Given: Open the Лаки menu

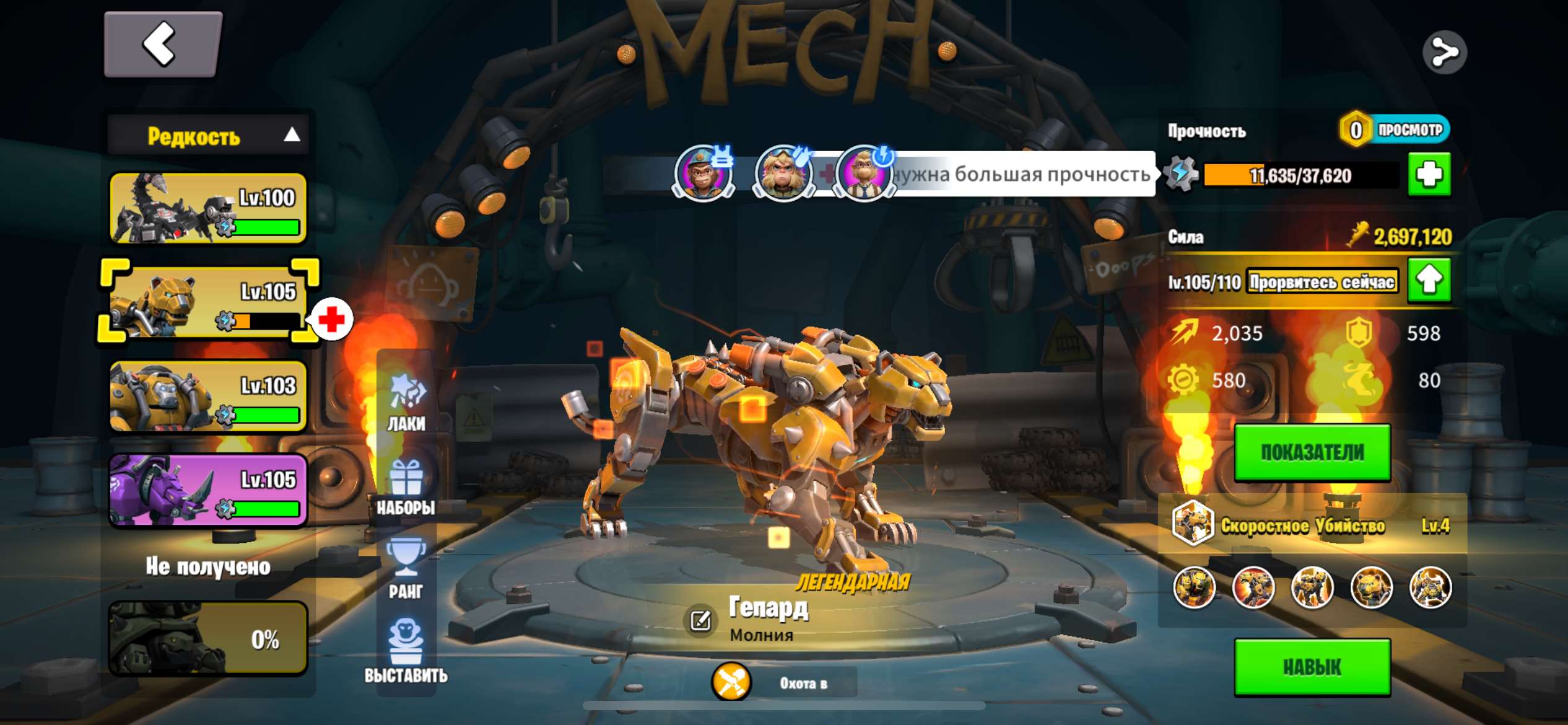Looking at the screenshot, I should coord(406,403).
